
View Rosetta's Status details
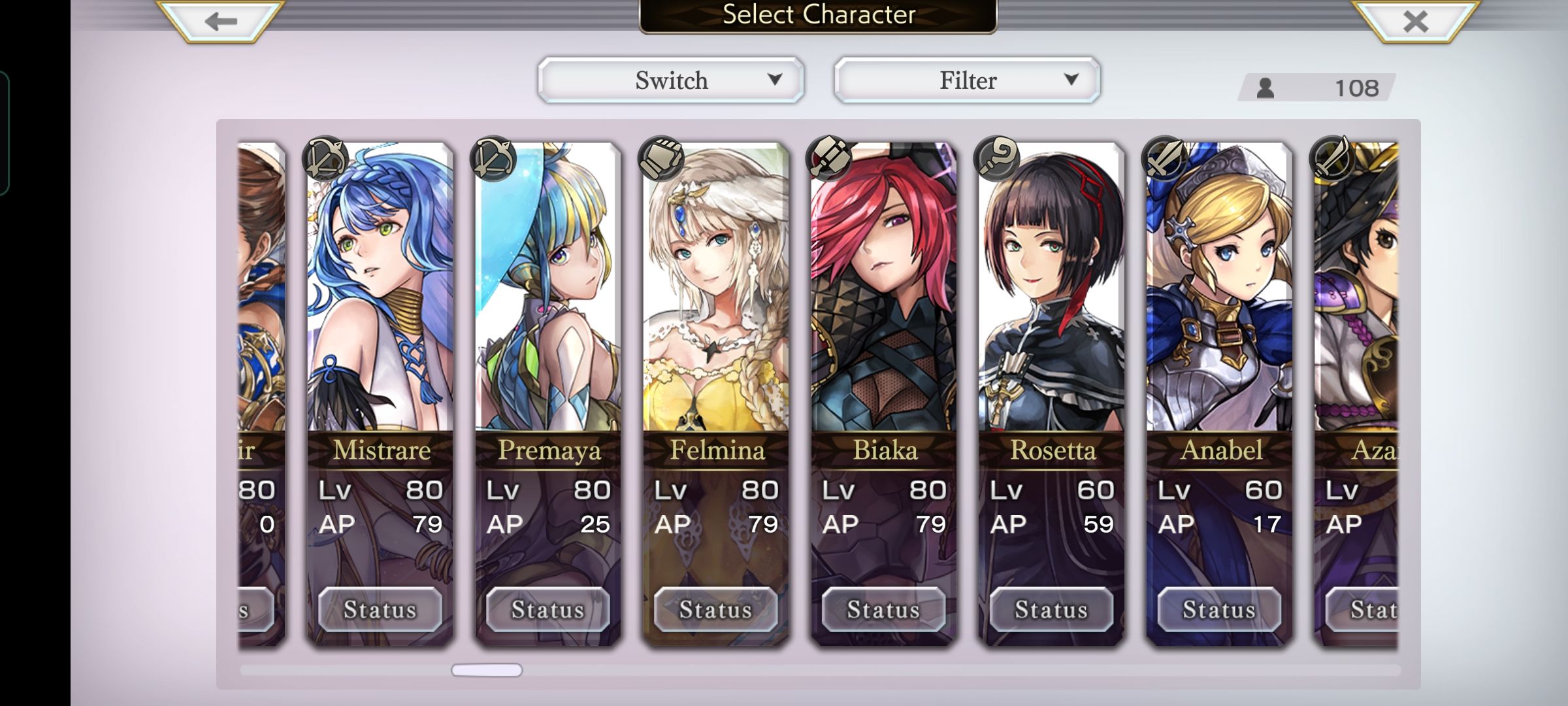pos(1051,609)
